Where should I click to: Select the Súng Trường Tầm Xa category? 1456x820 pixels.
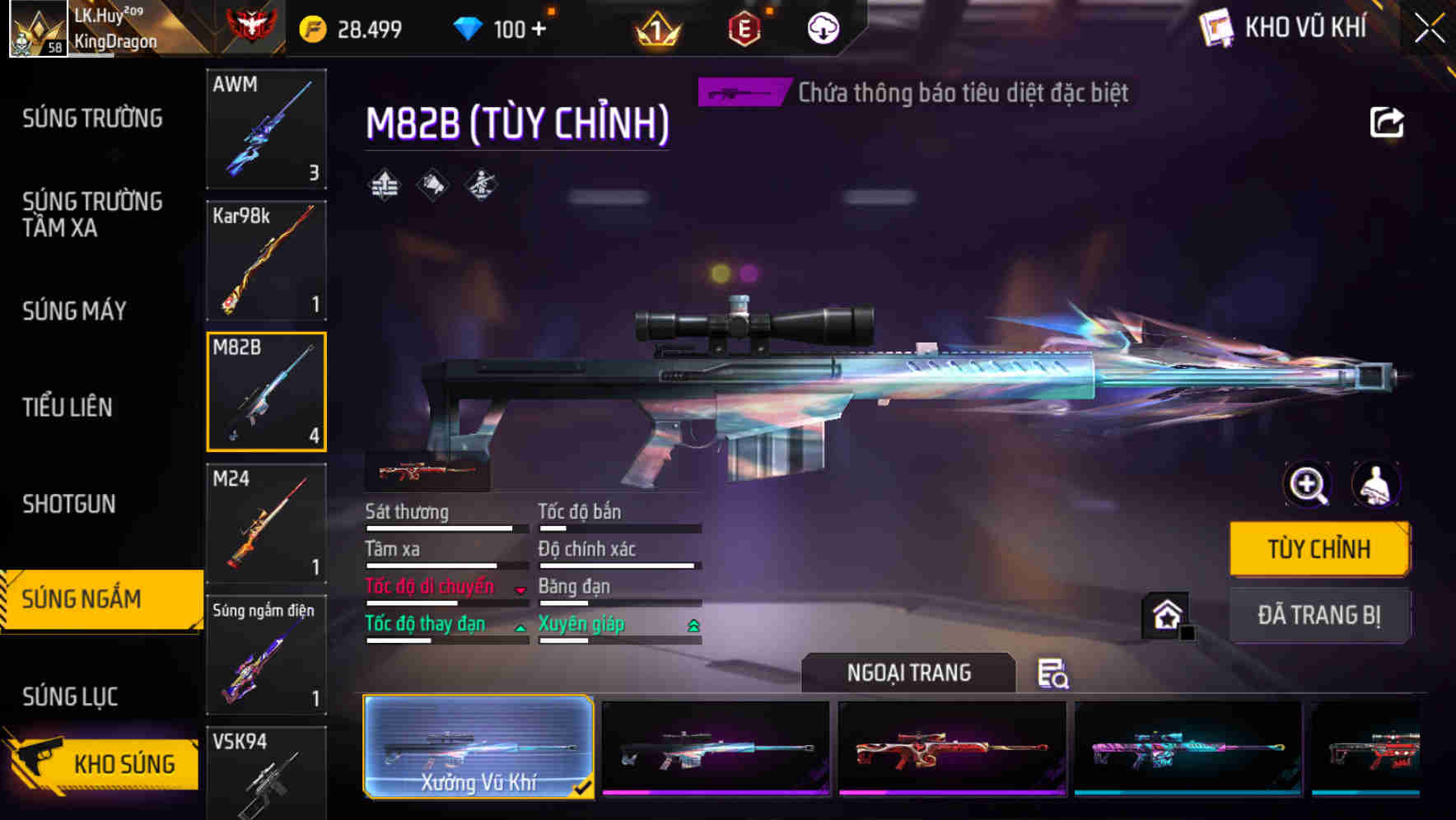tap(91, 215)
